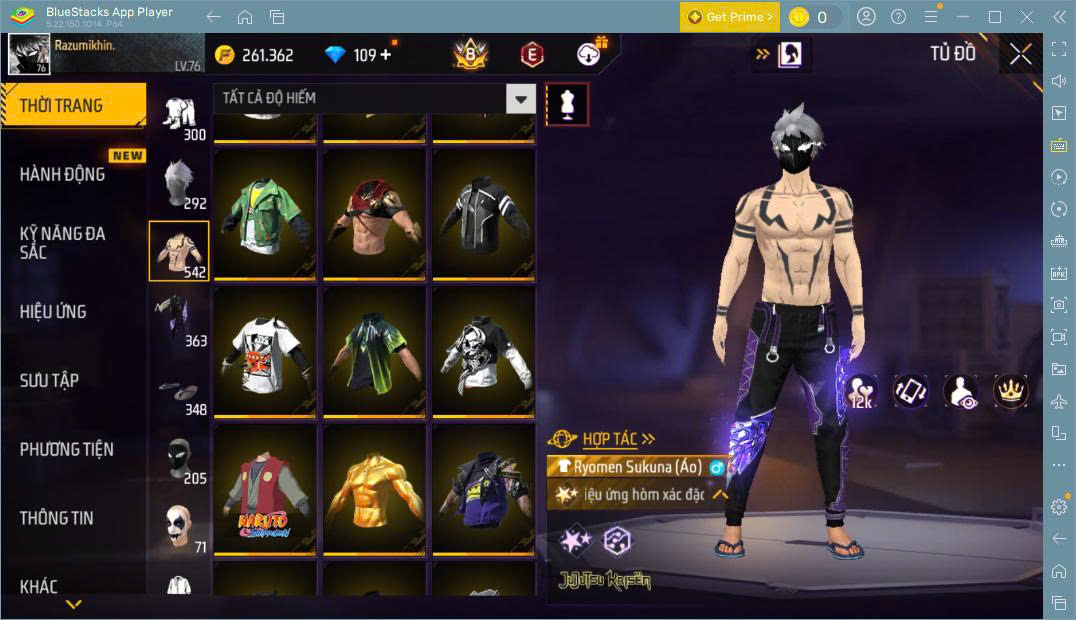Select the black mask category showing 205

click(178, 458)
